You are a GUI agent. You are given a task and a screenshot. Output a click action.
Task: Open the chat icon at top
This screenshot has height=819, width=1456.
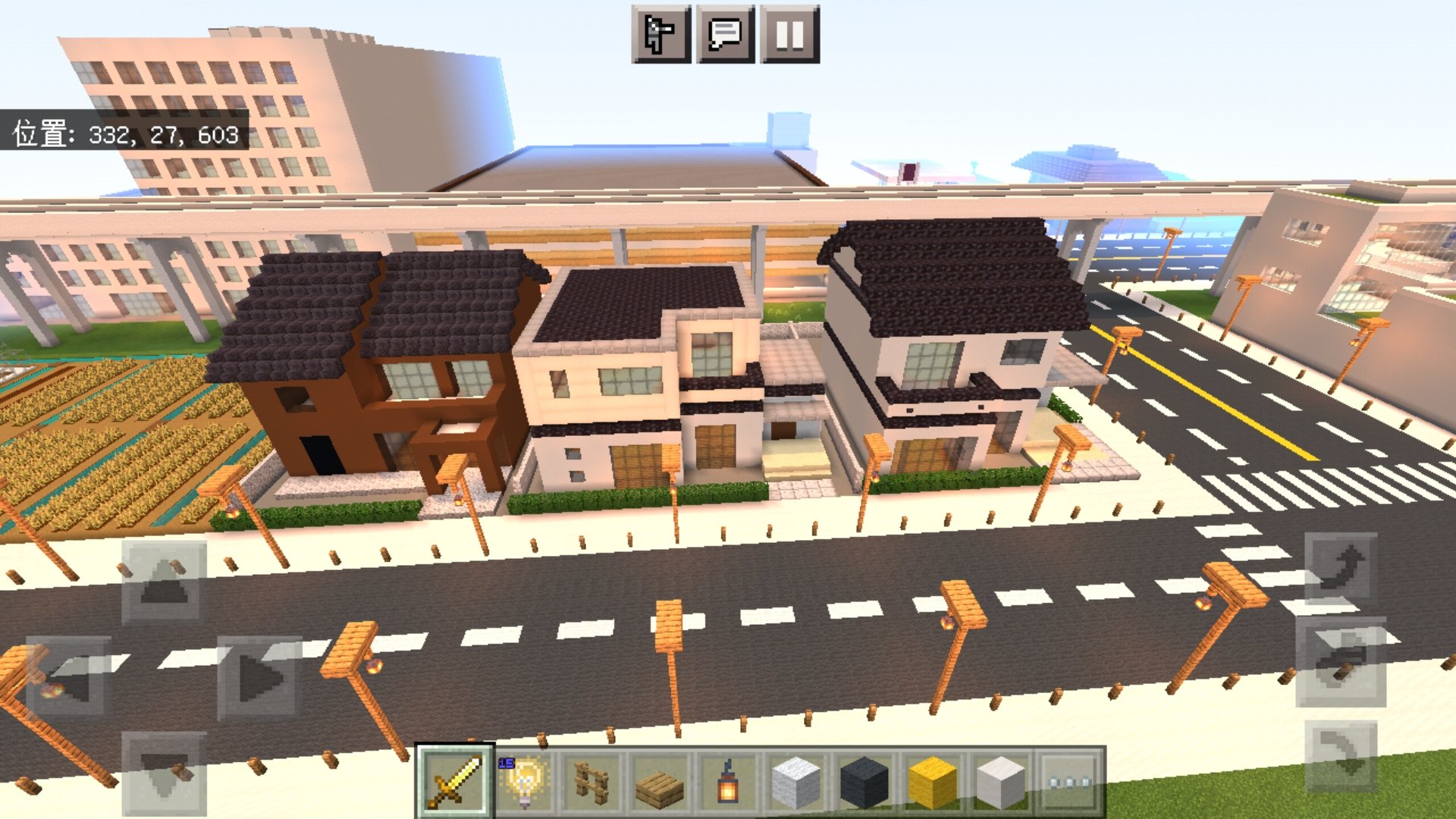[722, 32]
